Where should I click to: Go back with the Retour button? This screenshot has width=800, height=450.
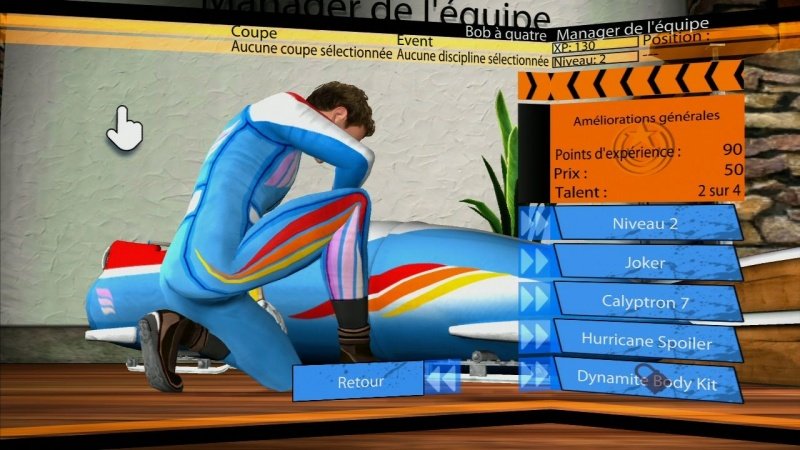pos(360,381)
